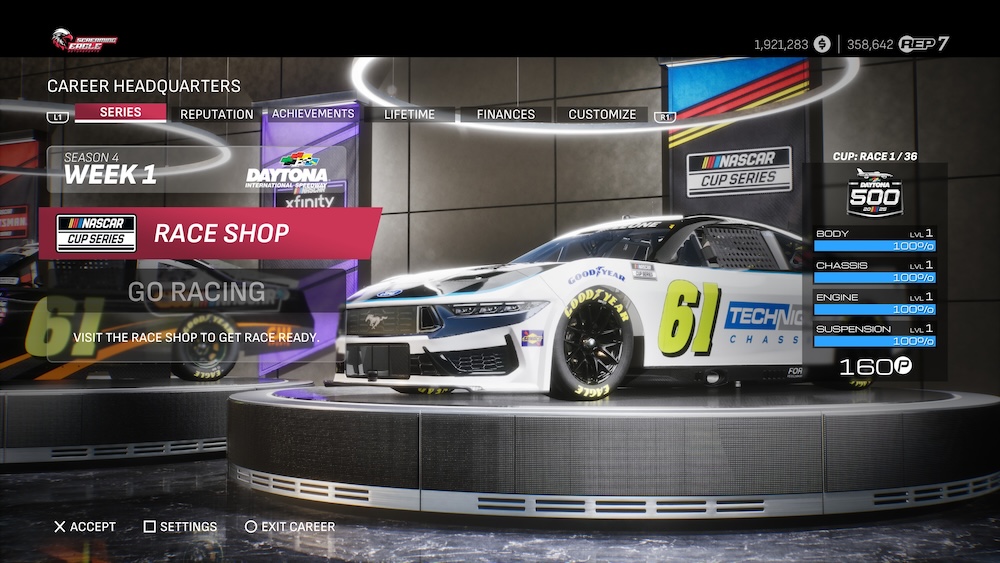Viewport: 1000px width, 563px height.
Task: Go to the Finances tab
Action: pos(505,114)
